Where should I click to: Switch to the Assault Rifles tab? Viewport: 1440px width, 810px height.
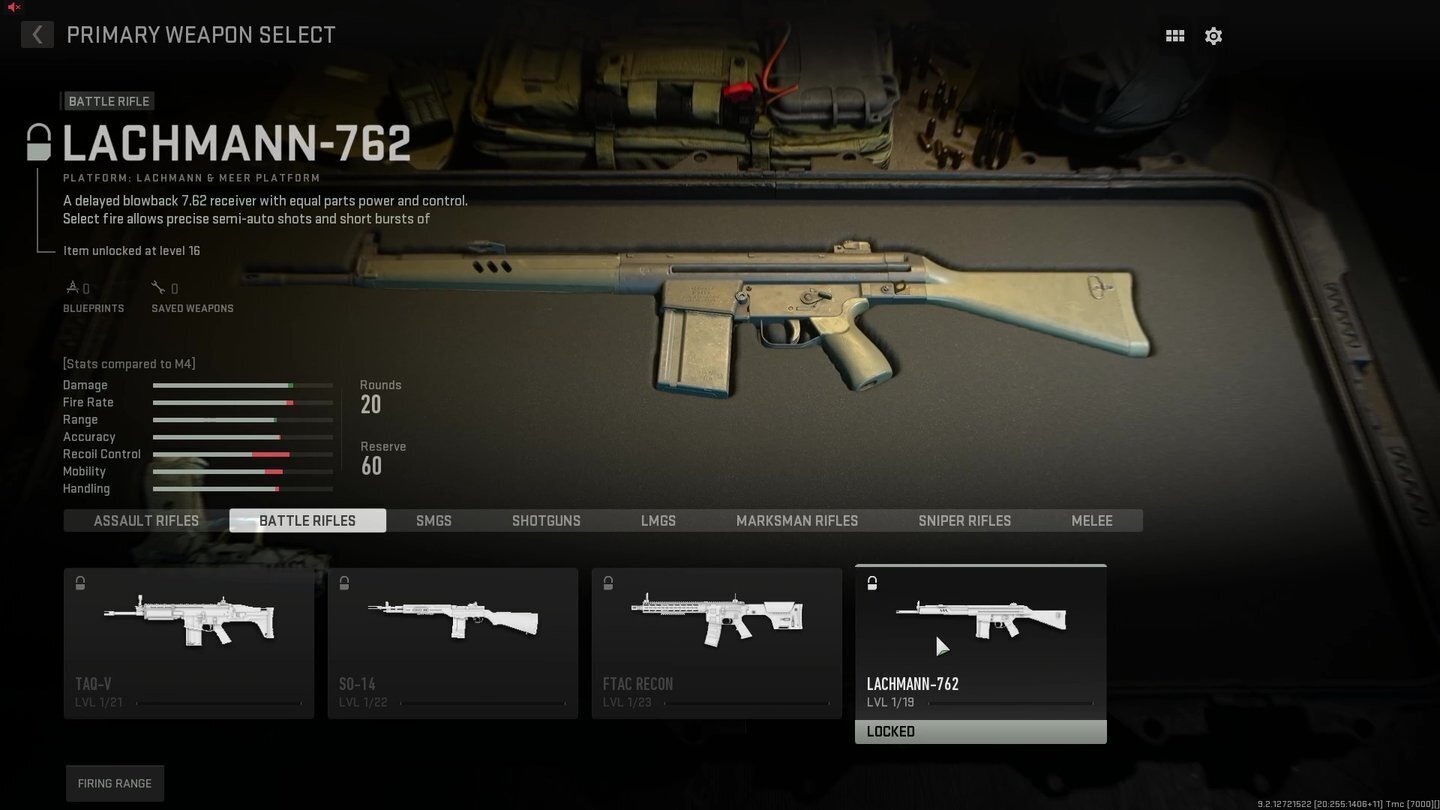pos(146,521)
